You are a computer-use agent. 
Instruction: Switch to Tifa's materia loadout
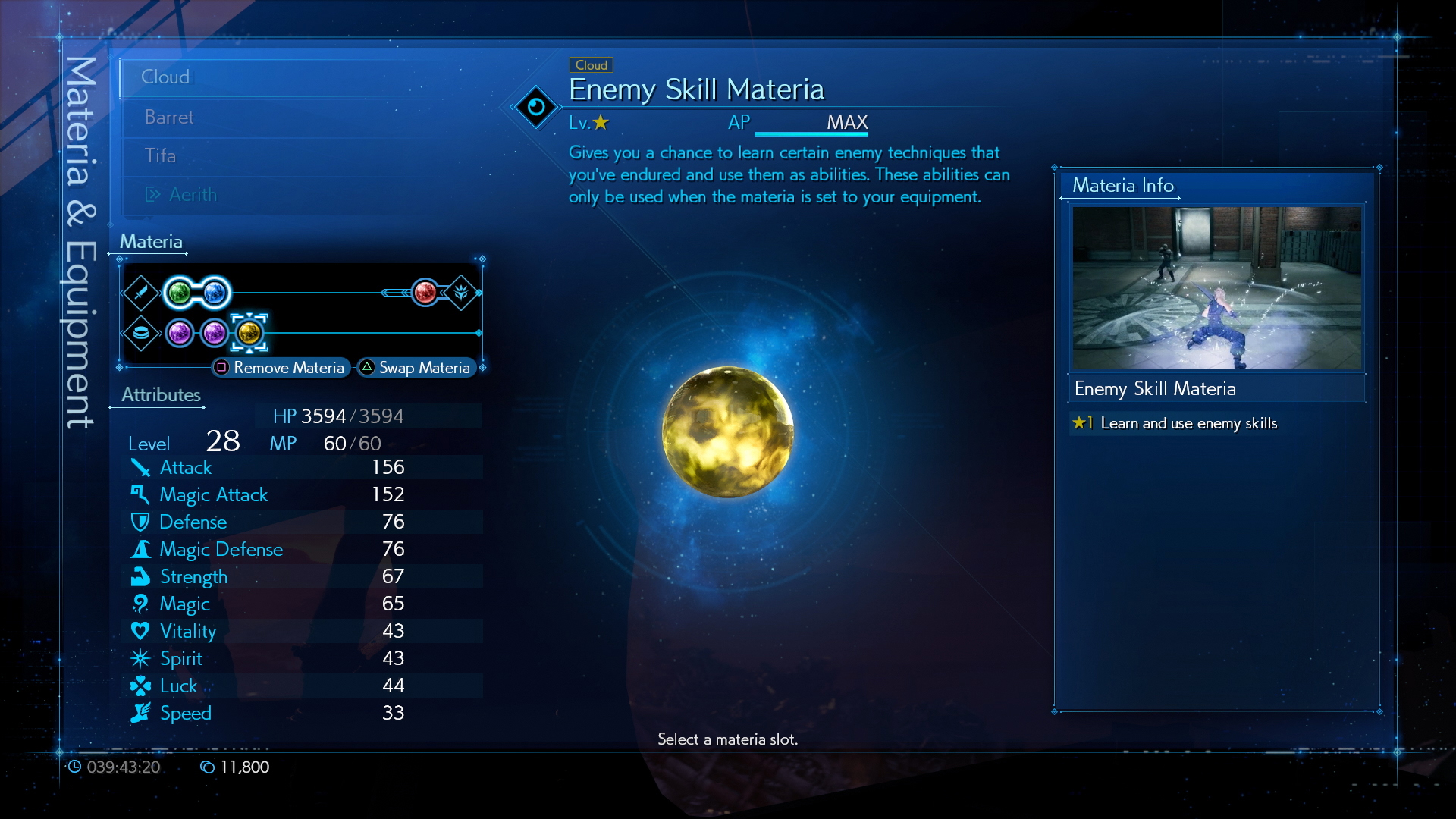[x=160, y=155]
